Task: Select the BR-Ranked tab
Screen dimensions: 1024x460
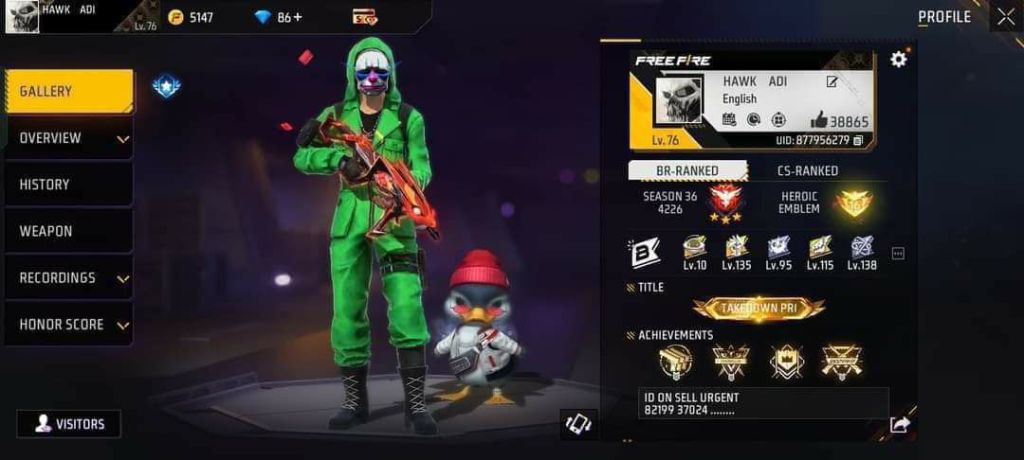Action: click(687, 171)
